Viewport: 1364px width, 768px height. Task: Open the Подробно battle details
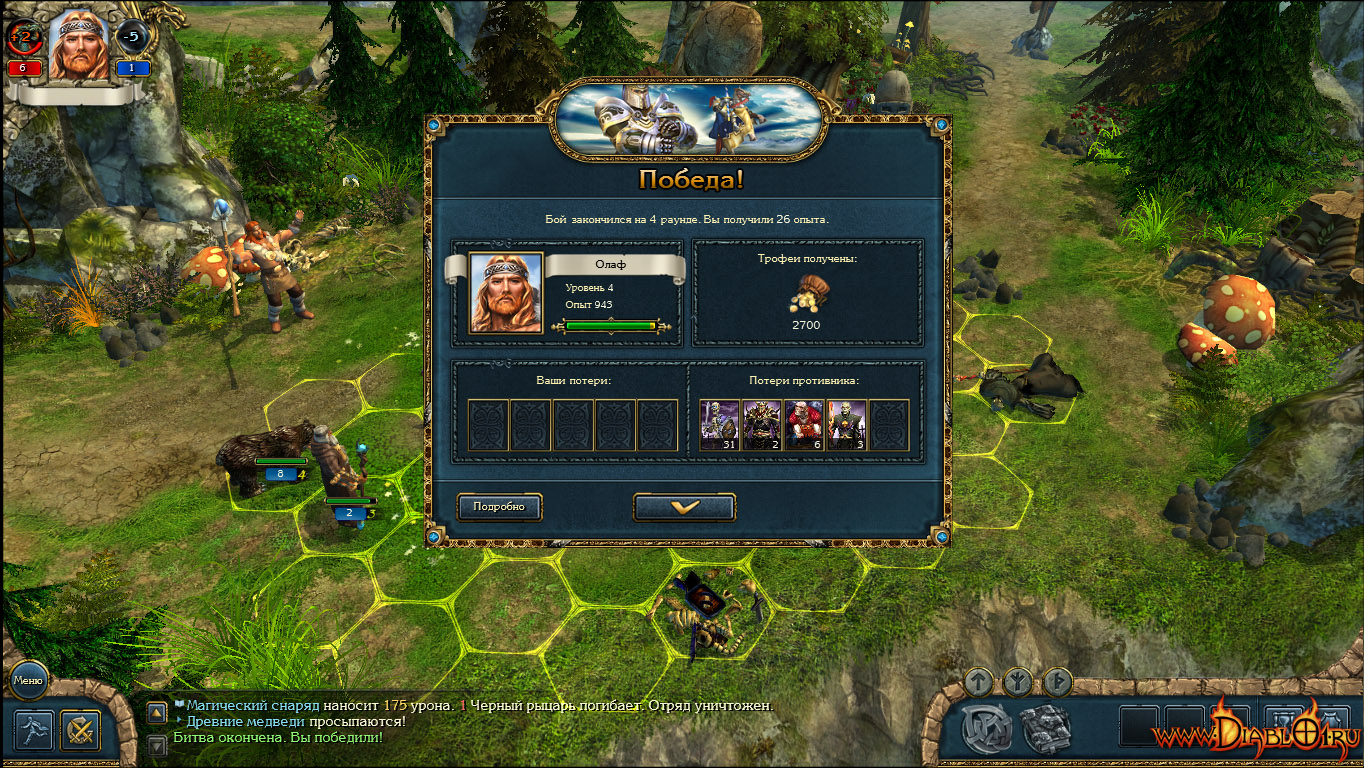[x=499, y=507]
